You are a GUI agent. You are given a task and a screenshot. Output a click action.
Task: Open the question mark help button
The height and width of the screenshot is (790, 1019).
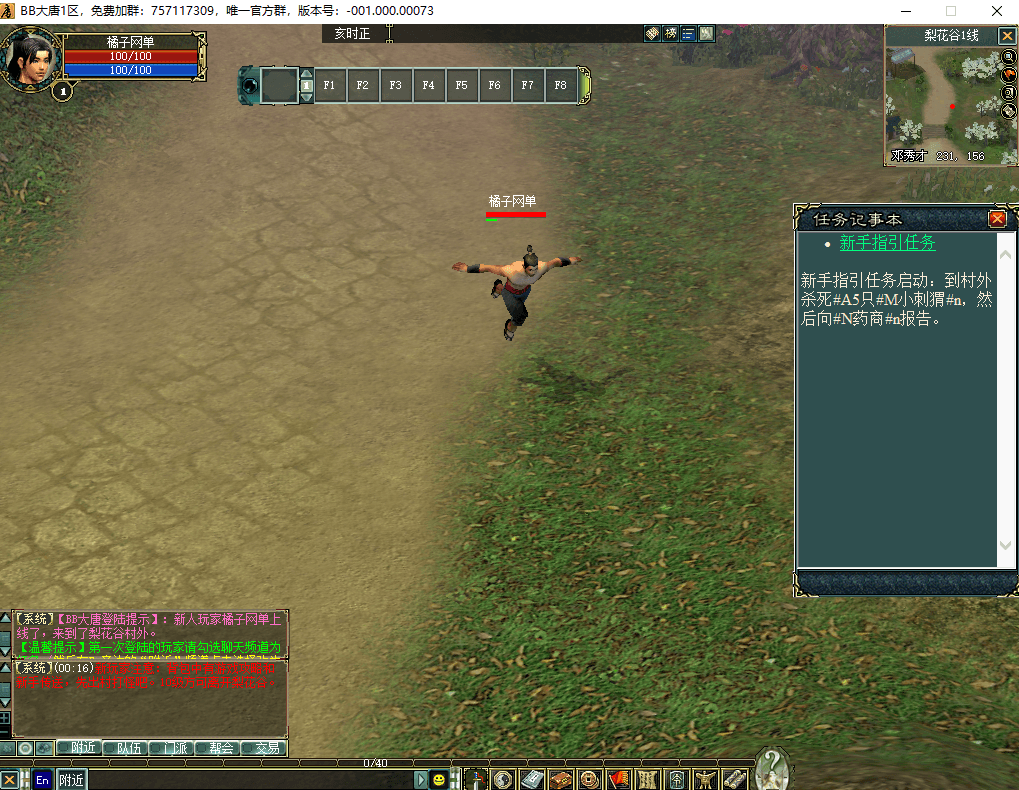tap(771, 768)
